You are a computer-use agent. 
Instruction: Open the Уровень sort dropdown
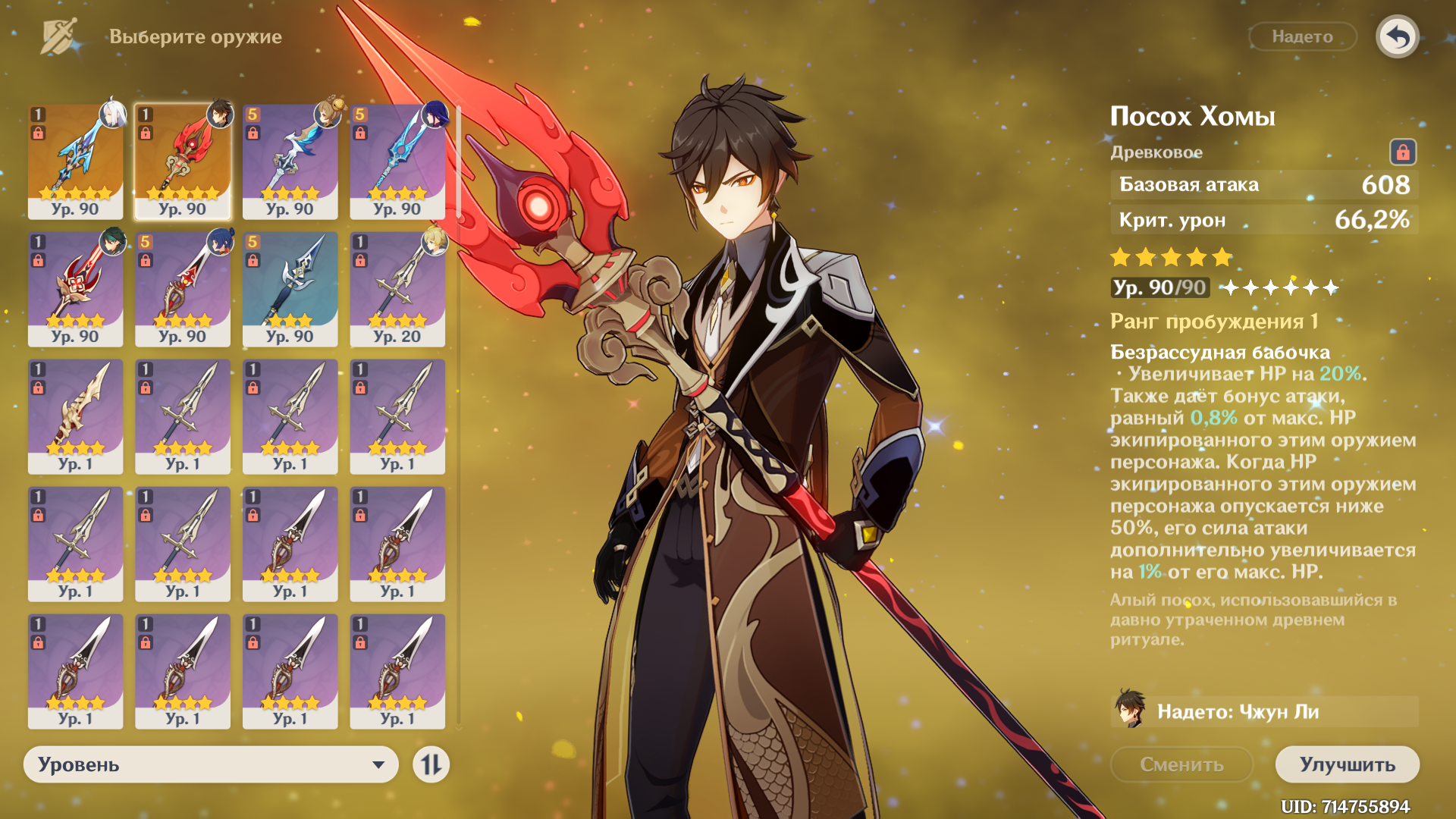211,764
